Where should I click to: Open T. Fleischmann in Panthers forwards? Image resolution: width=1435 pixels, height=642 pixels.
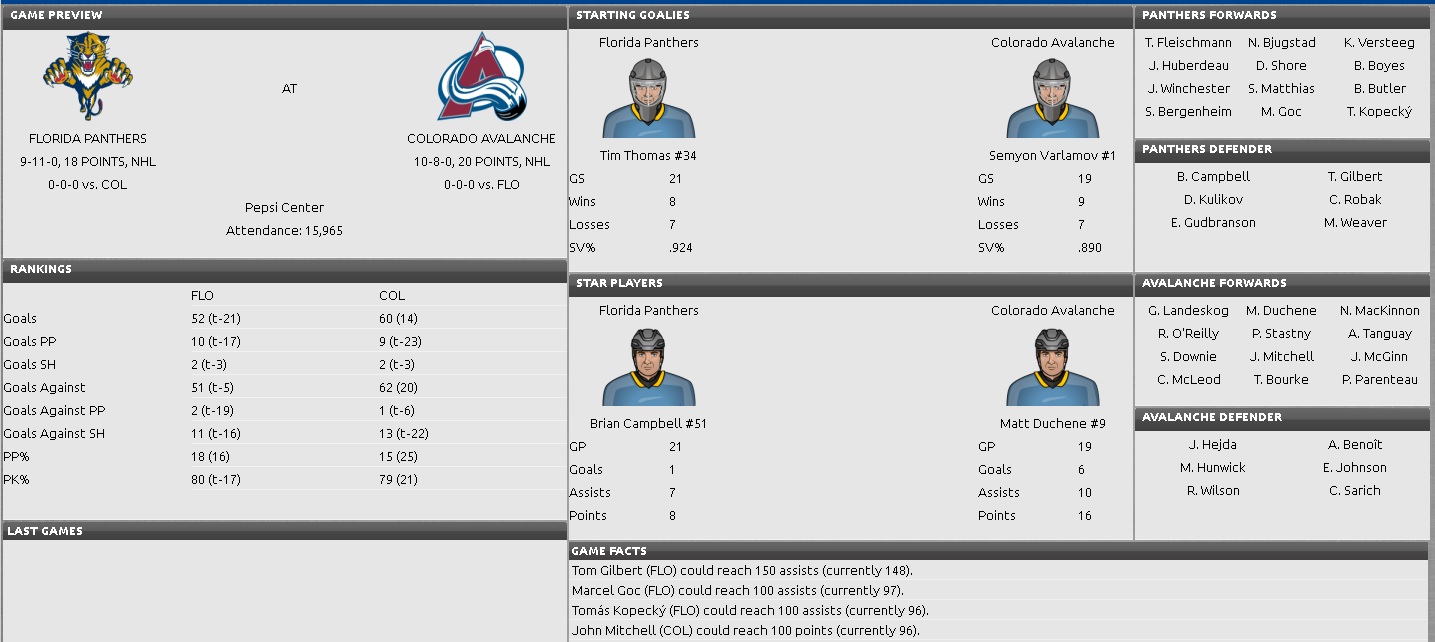1188,43
